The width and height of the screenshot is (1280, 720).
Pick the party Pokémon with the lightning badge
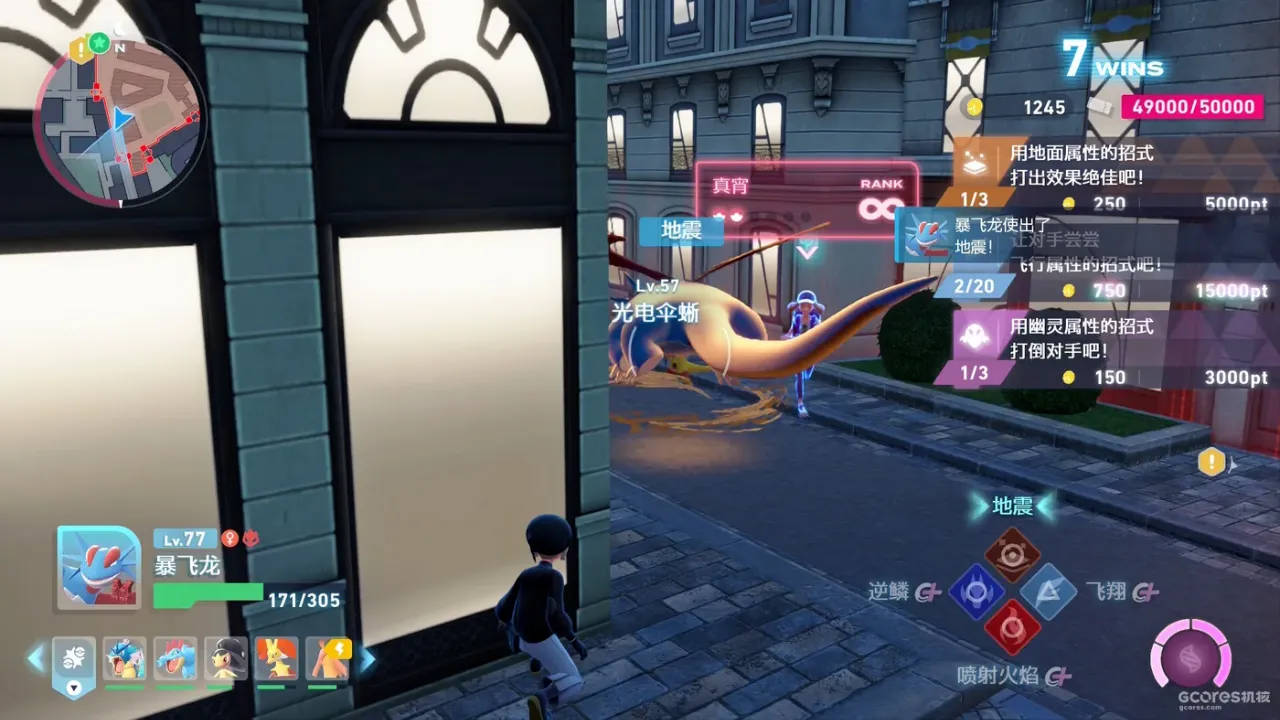327,660
